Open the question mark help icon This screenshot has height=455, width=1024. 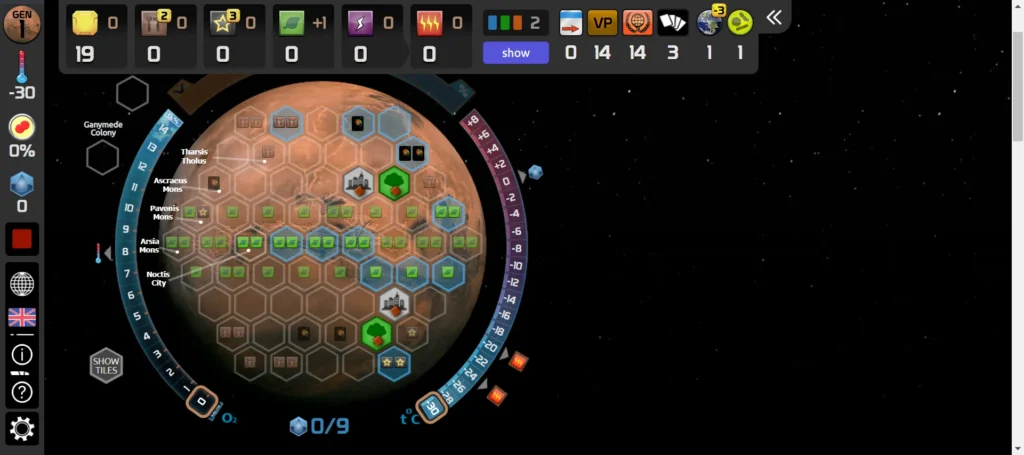tap(22, 392)
